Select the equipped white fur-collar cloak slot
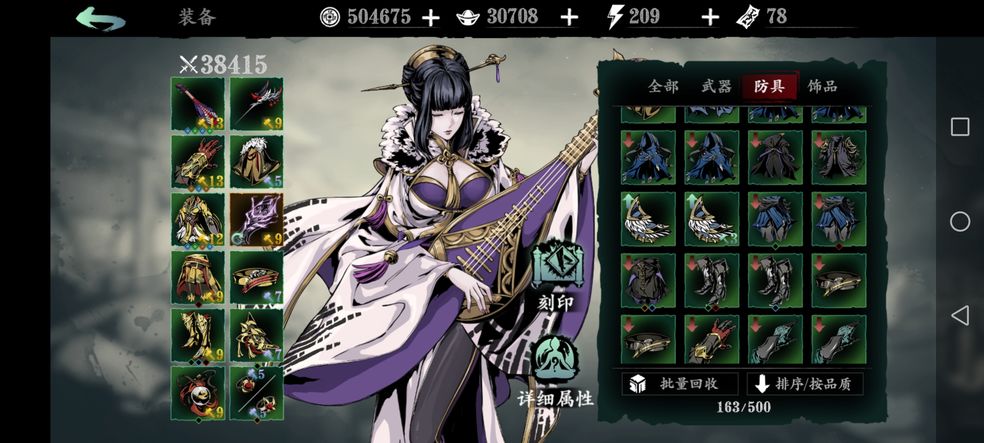 pyautogui.click(x=256, y=161)
